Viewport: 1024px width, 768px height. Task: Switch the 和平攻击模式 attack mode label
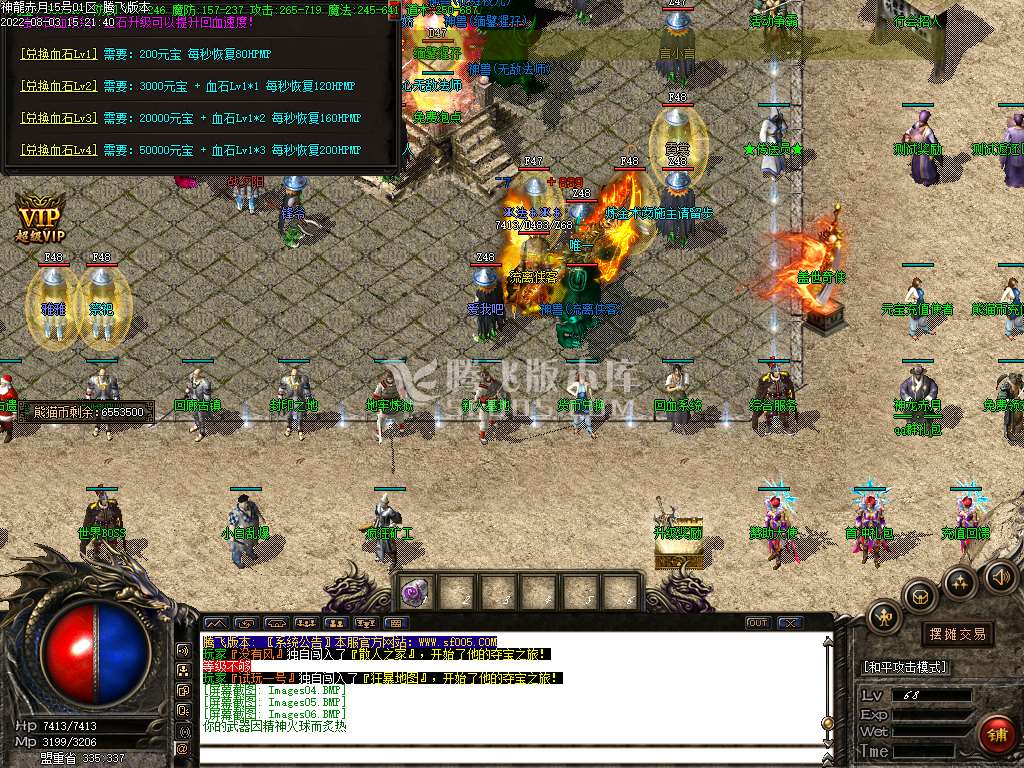pyautogui.click(x=905, y=667)
